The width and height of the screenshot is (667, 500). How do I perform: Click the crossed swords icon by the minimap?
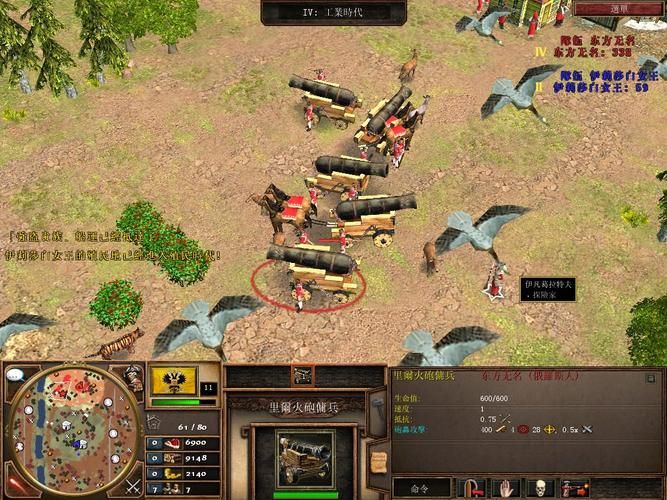pos(133,487)
